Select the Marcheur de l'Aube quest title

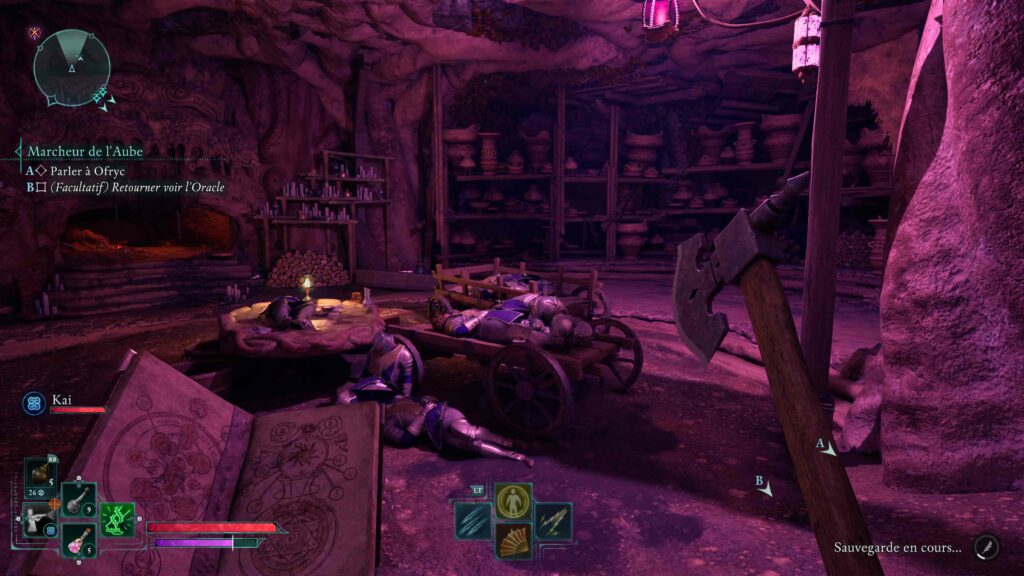pos(85,151)
